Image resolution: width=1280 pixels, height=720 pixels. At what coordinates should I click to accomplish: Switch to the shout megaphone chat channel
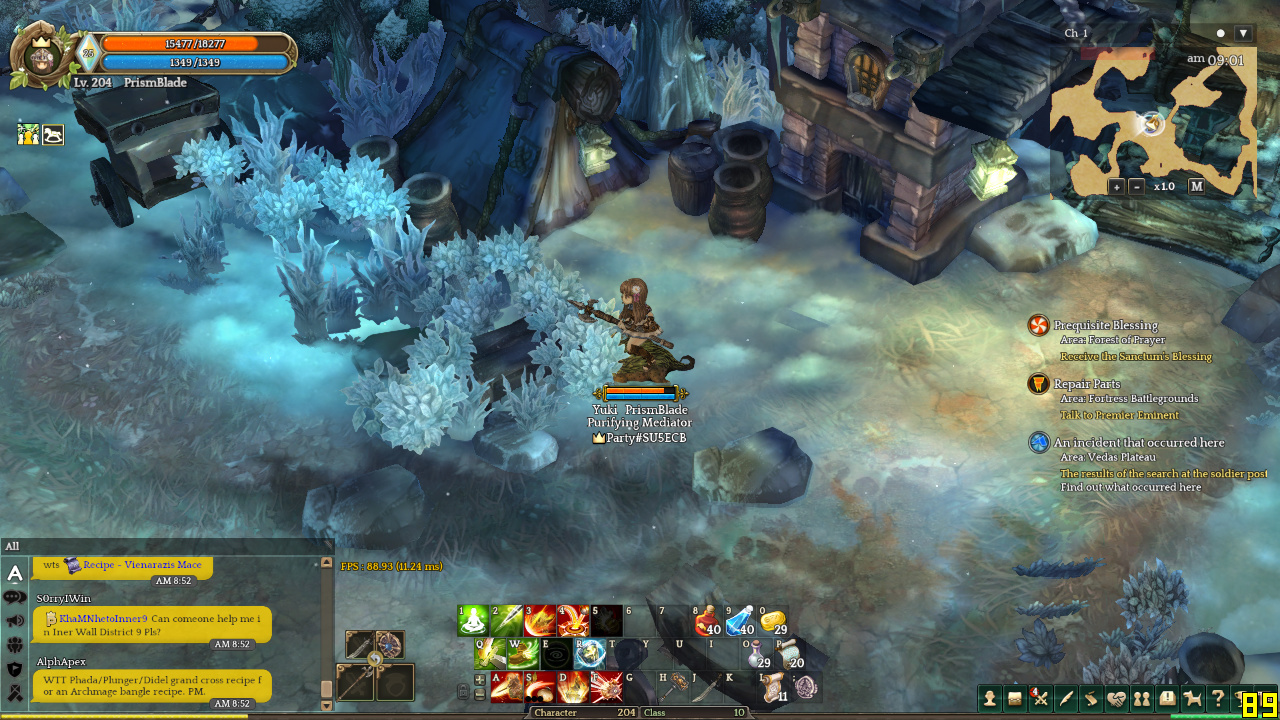point(15,620)
